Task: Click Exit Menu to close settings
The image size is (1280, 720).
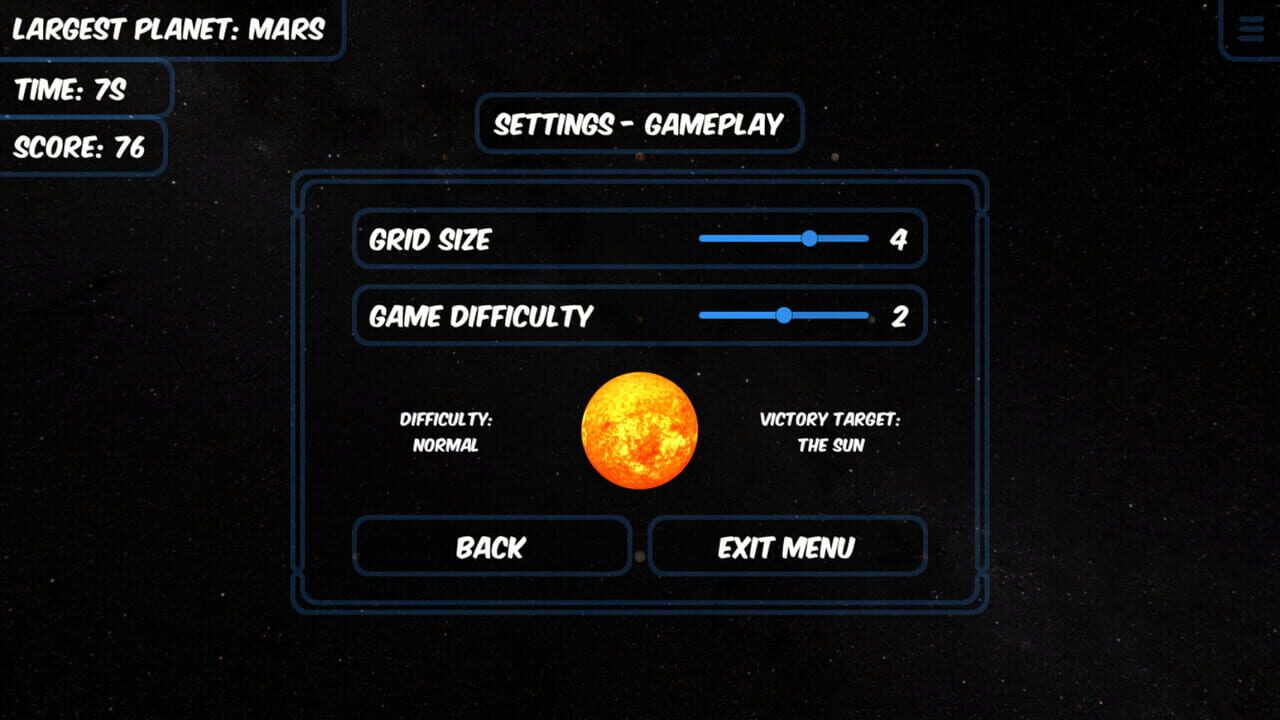Action: [786, 547]
